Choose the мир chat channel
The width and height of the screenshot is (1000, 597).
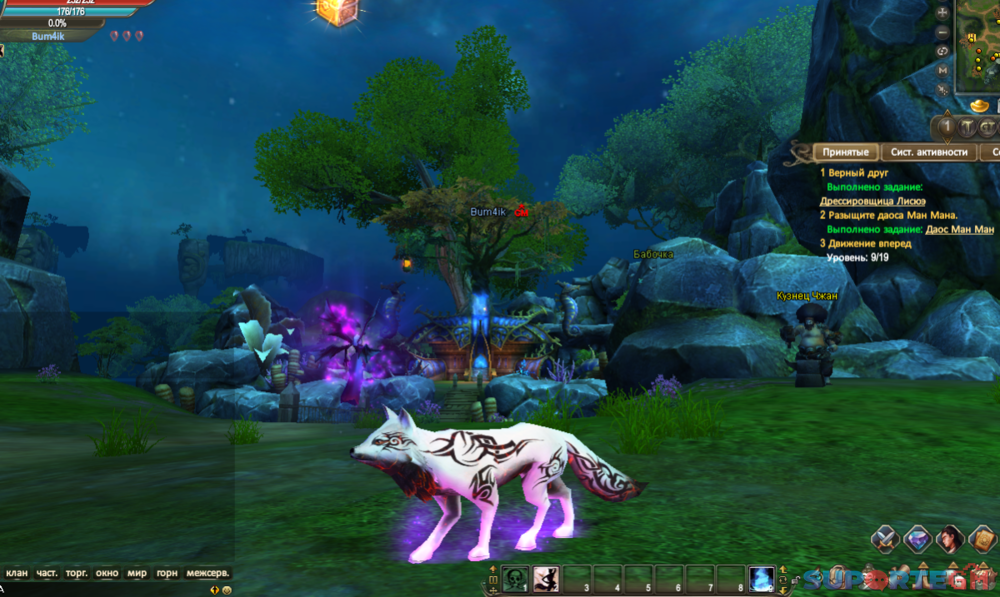point(137,573)
